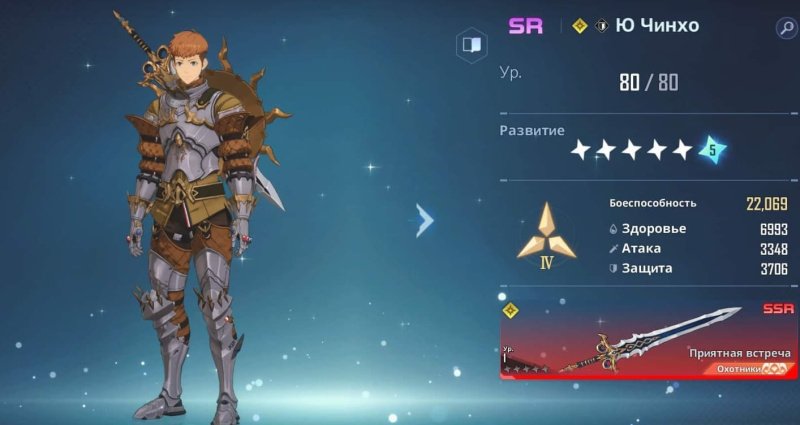
Task: Click the magnifier search icon
Action: click(785, 27)
